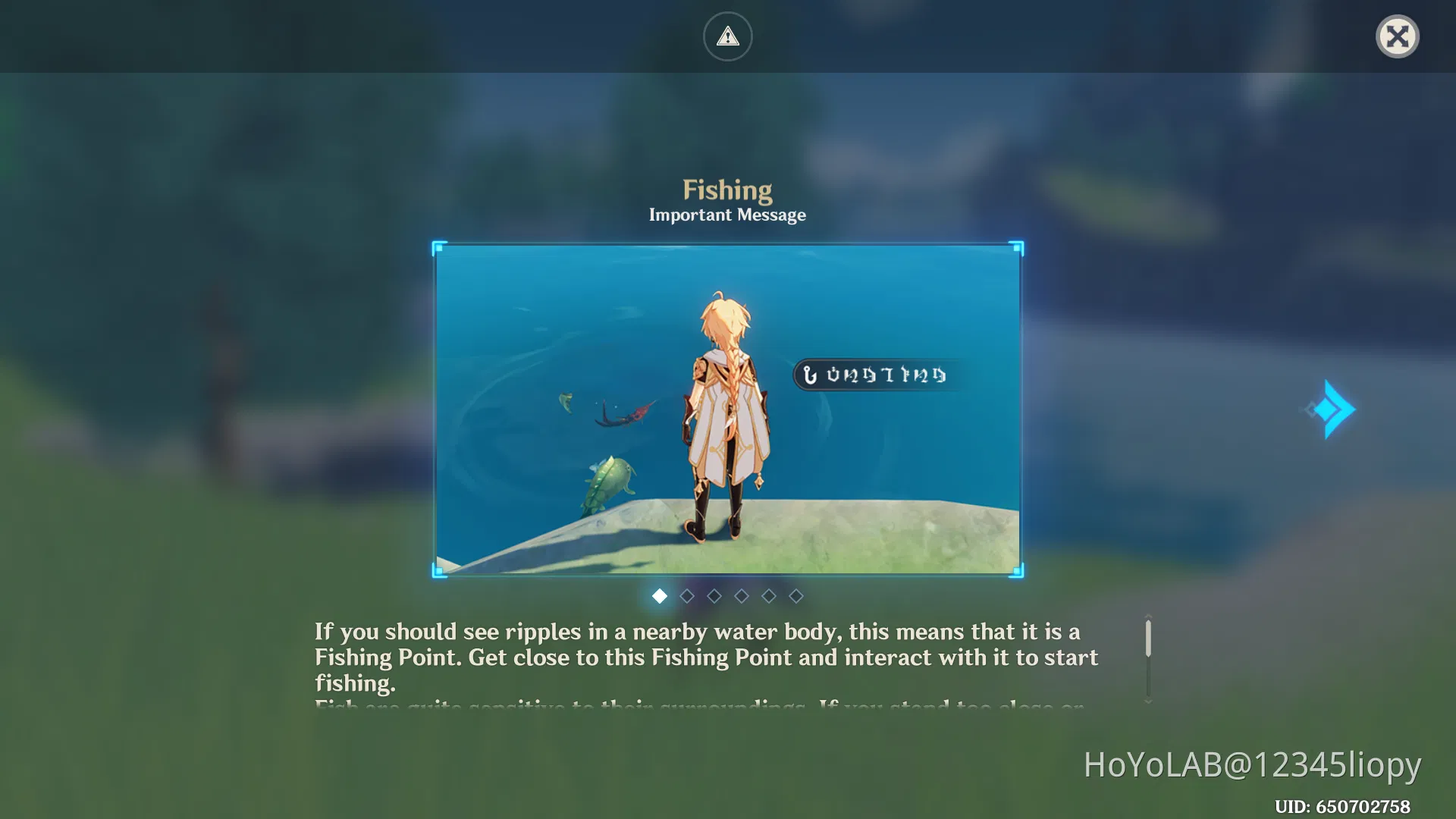
Task: Click the caution alert icon at top center
Action: 727,36
